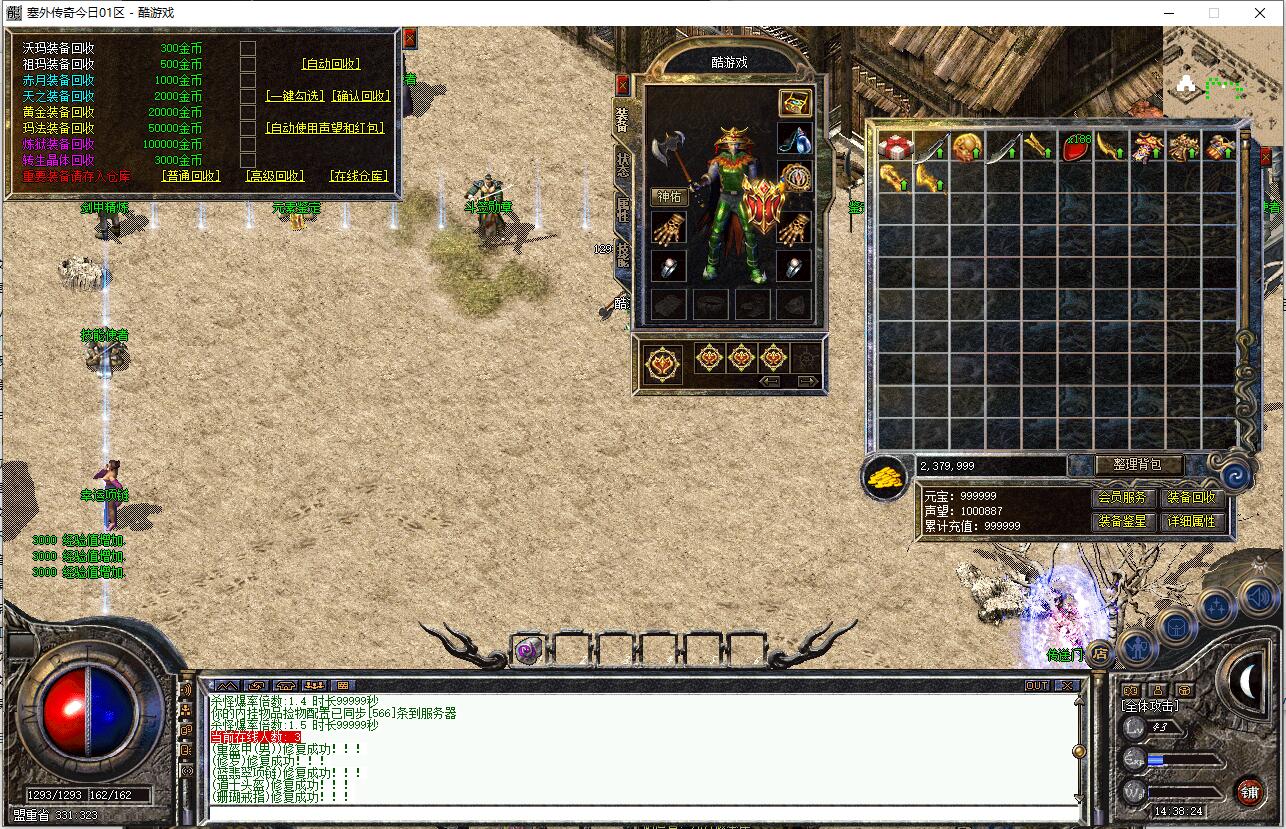The height and width of the screenshot is (829, 1286).
Task: Close the character equipment window
Action: pyautogui.click(x=623, y=84)
